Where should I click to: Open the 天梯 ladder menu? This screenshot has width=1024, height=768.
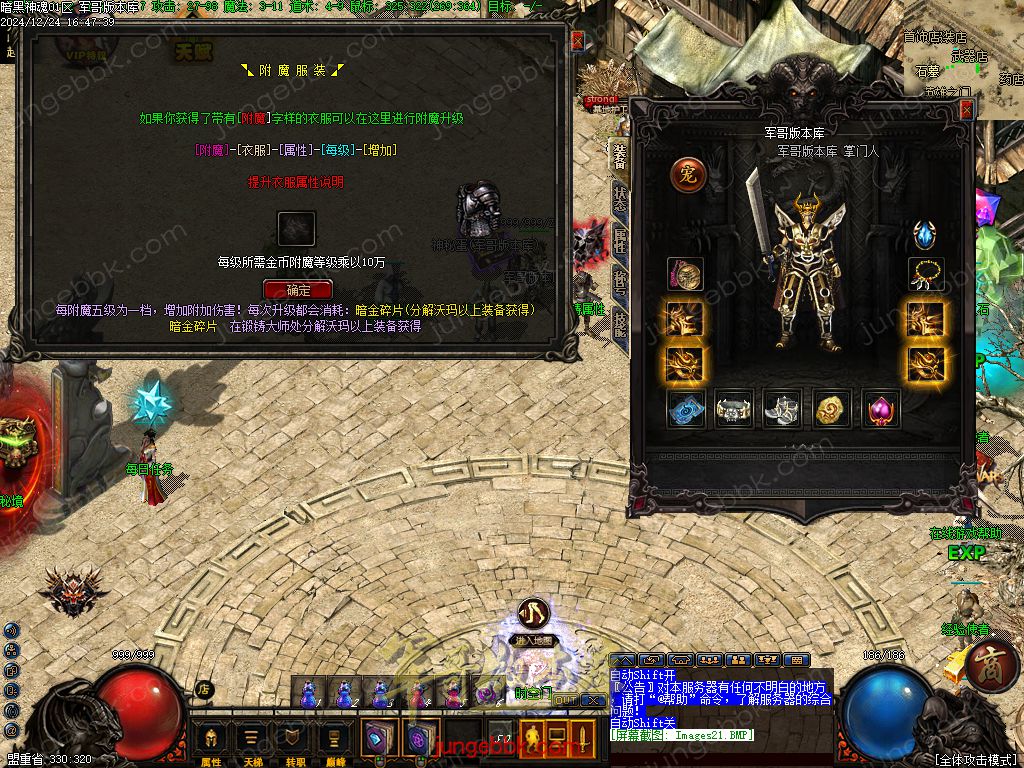pos(252,740)
